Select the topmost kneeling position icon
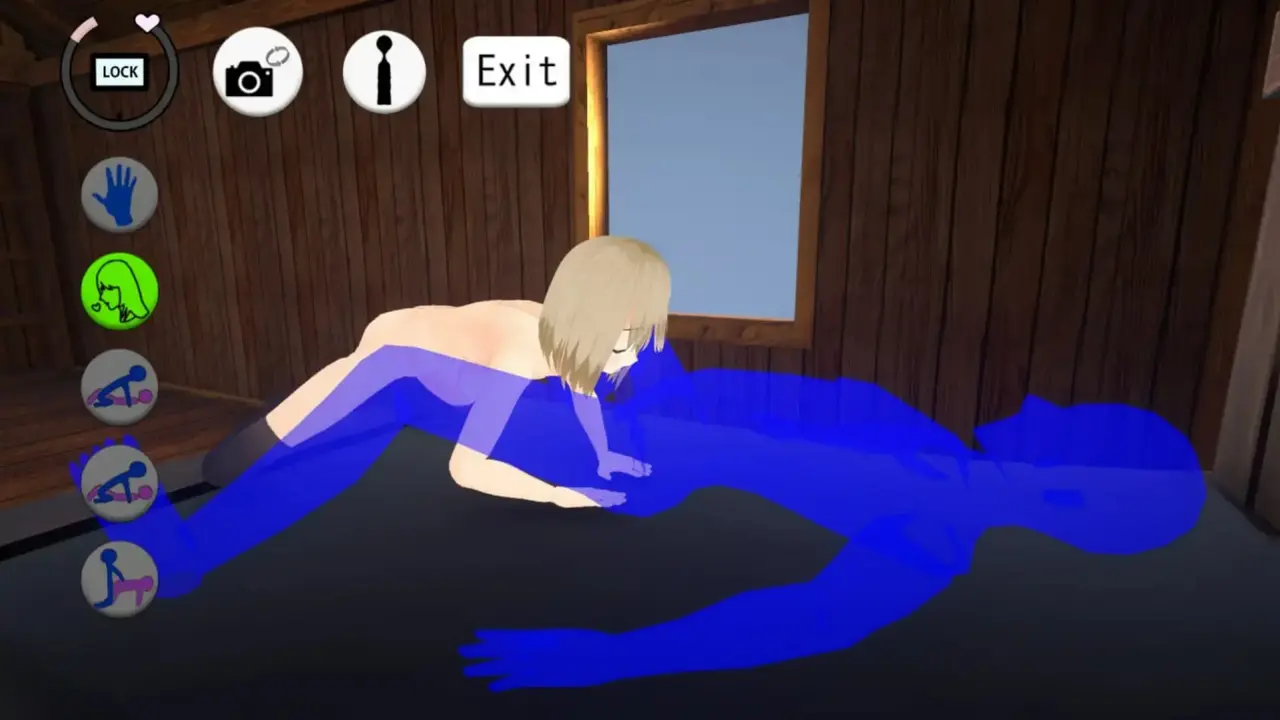The width and height of the screenshot is (1280, 720). [x=119, y=388]
